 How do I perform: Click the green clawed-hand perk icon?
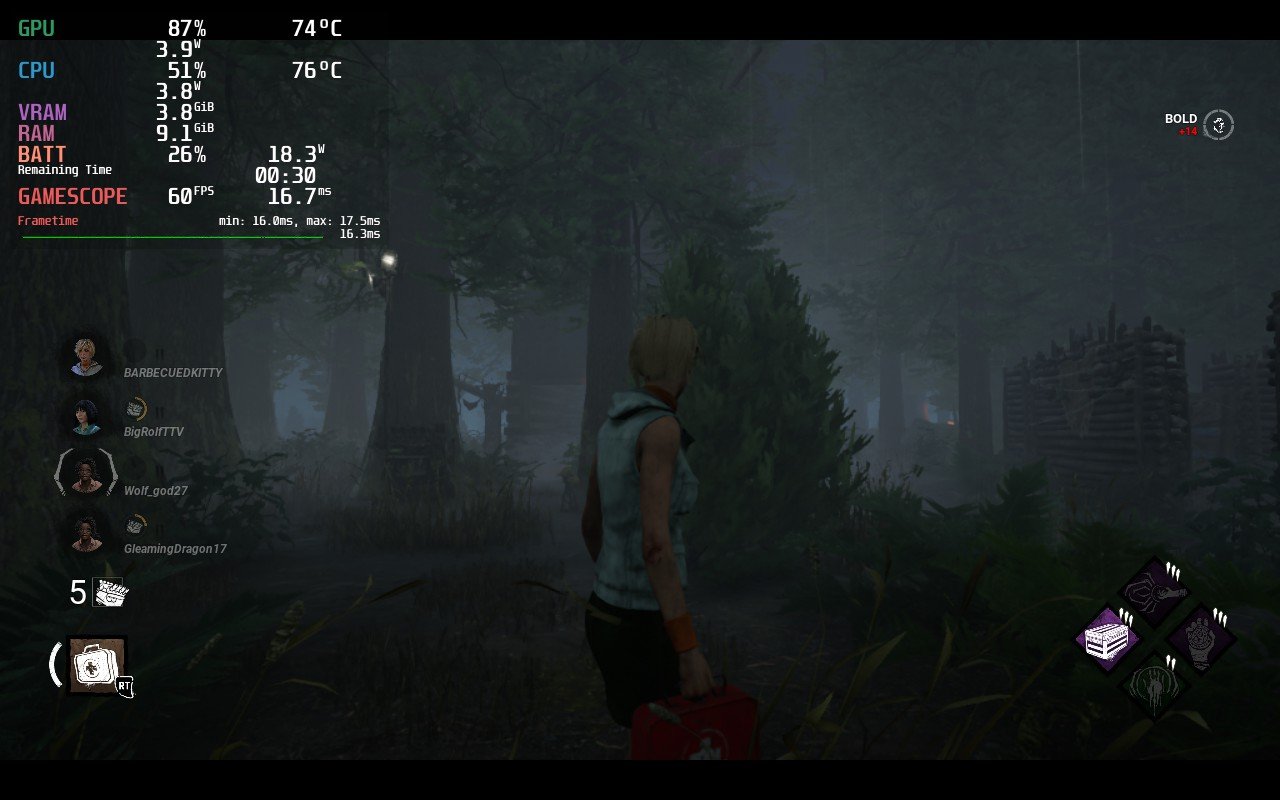coord(1154,682)
